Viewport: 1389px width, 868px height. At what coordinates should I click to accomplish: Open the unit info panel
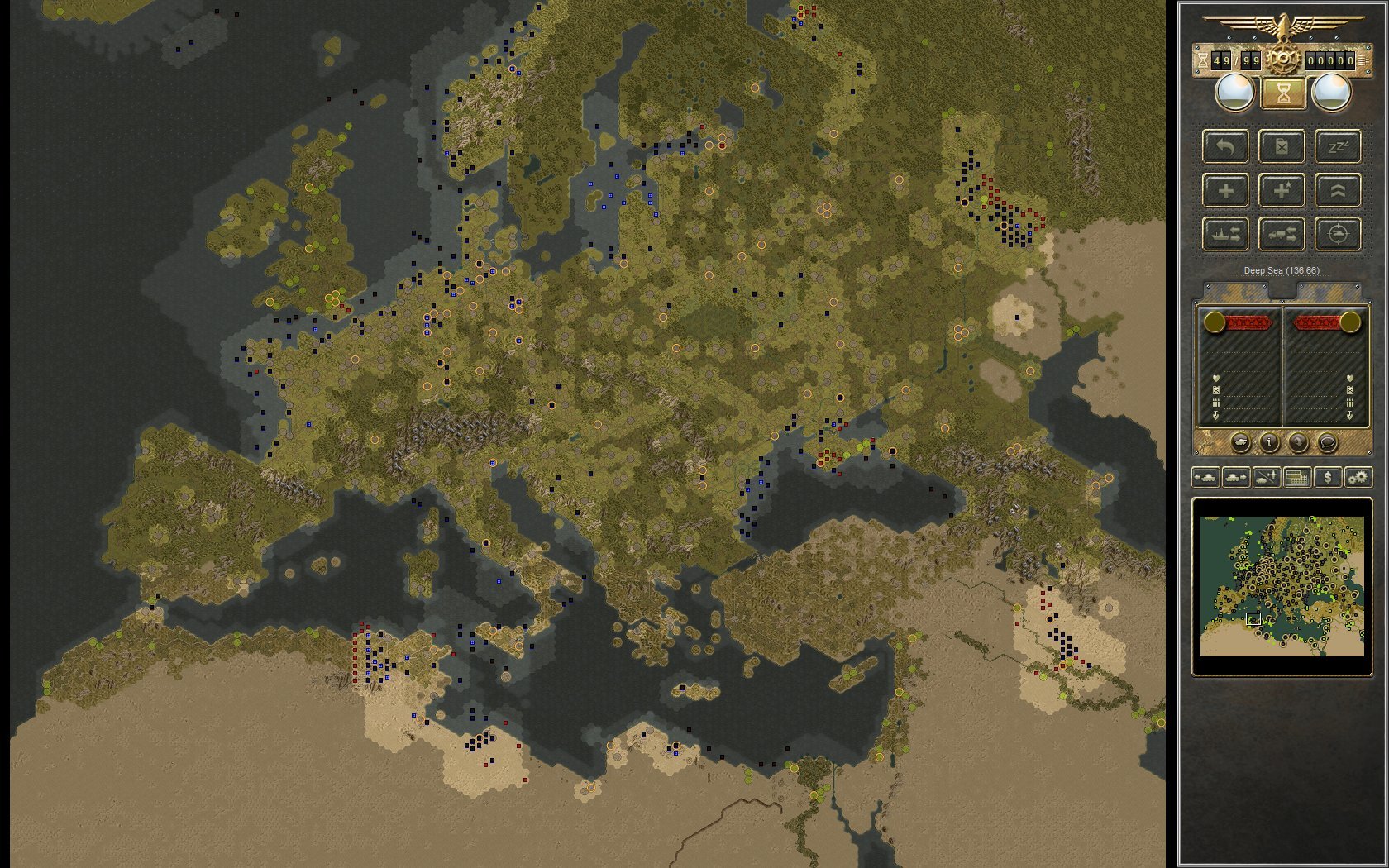1270,443
